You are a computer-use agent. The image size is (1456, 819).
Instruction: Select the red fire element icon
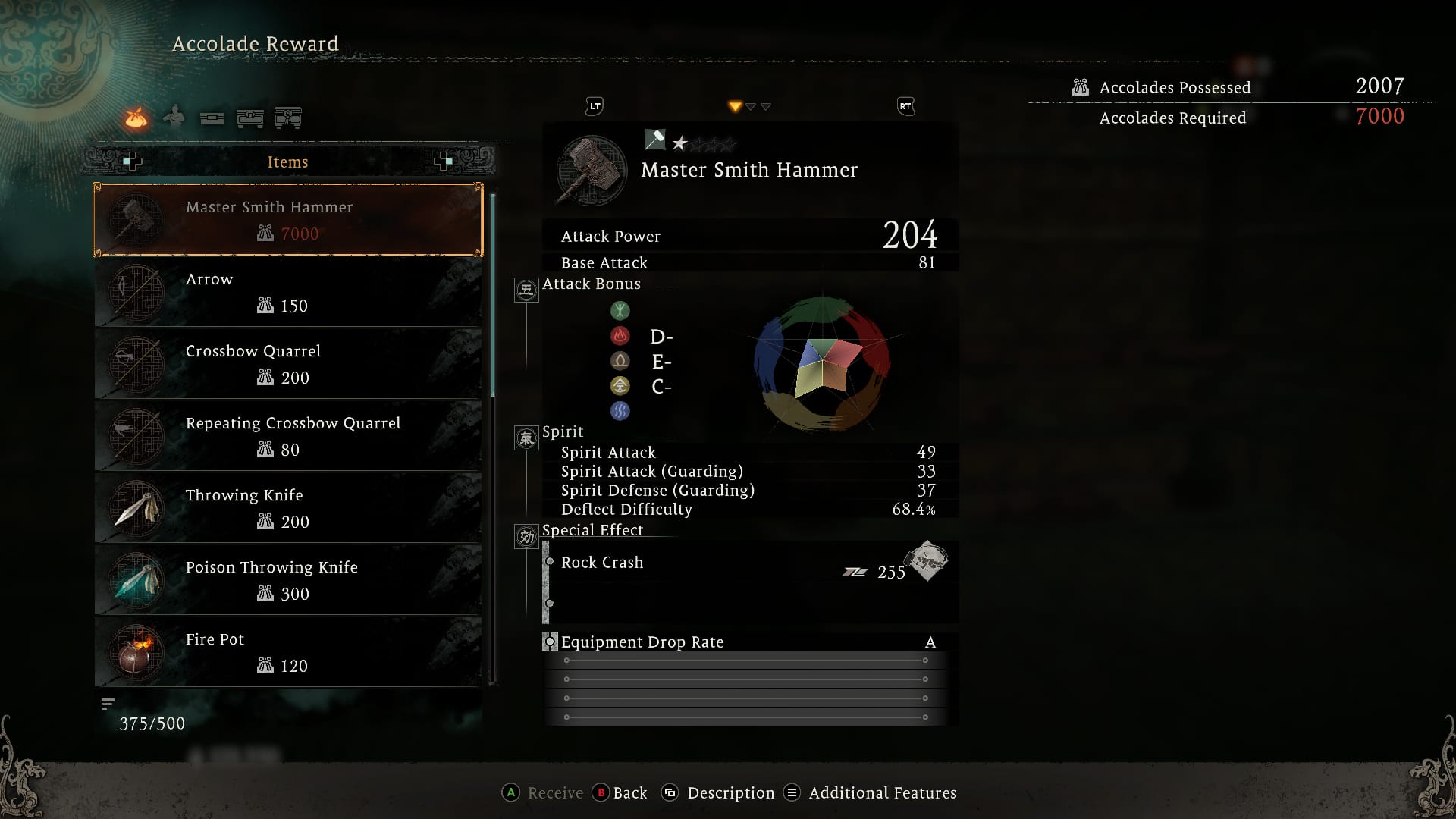pos(621,336)
